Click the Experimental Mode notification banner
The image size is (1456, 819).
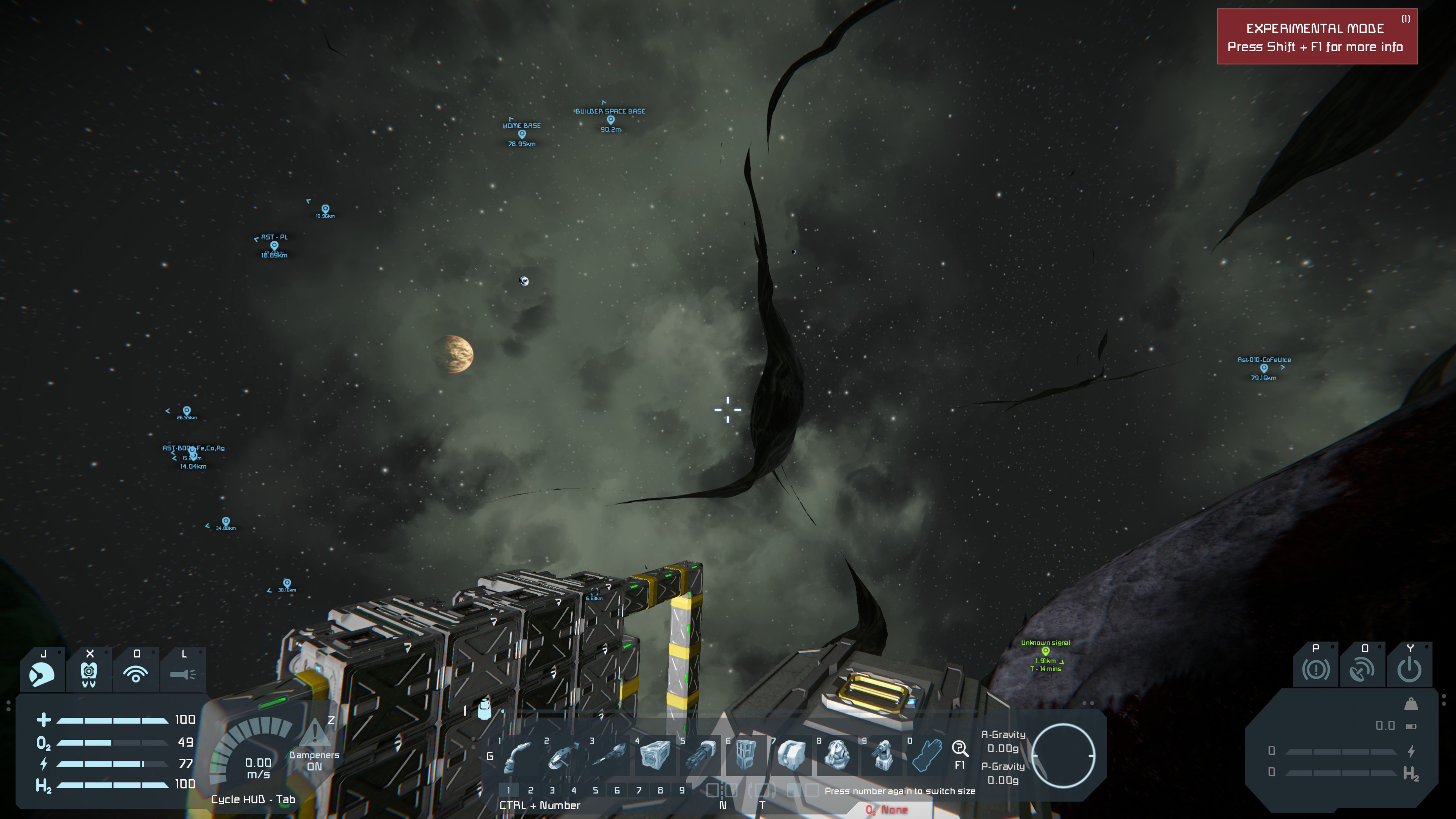point(1316,37)
